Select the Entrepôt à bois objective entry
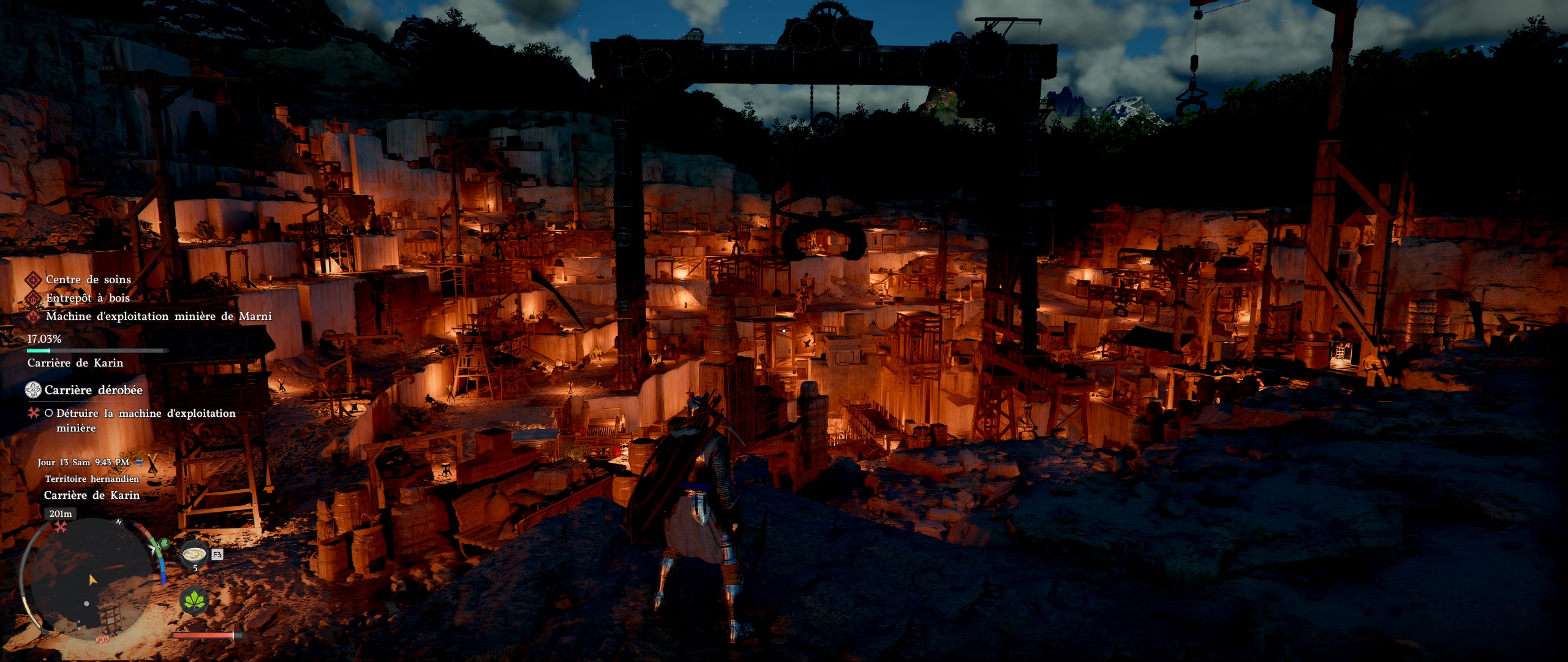1568x662 pixels. pyautogui.click(x=88, y=298)
